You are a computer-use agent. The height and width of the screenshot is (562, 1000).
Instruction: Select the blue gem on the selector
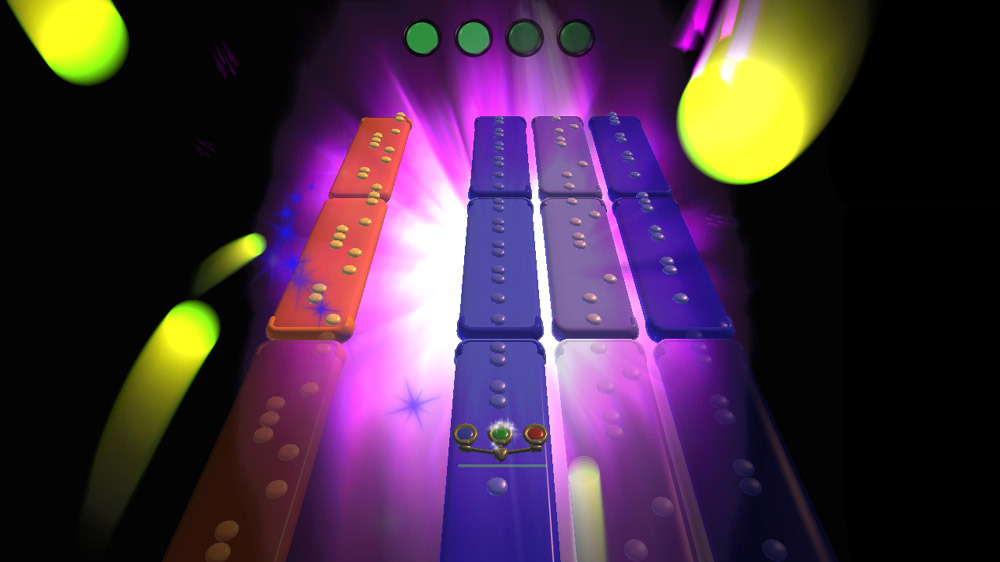click(x=466, y=434)
